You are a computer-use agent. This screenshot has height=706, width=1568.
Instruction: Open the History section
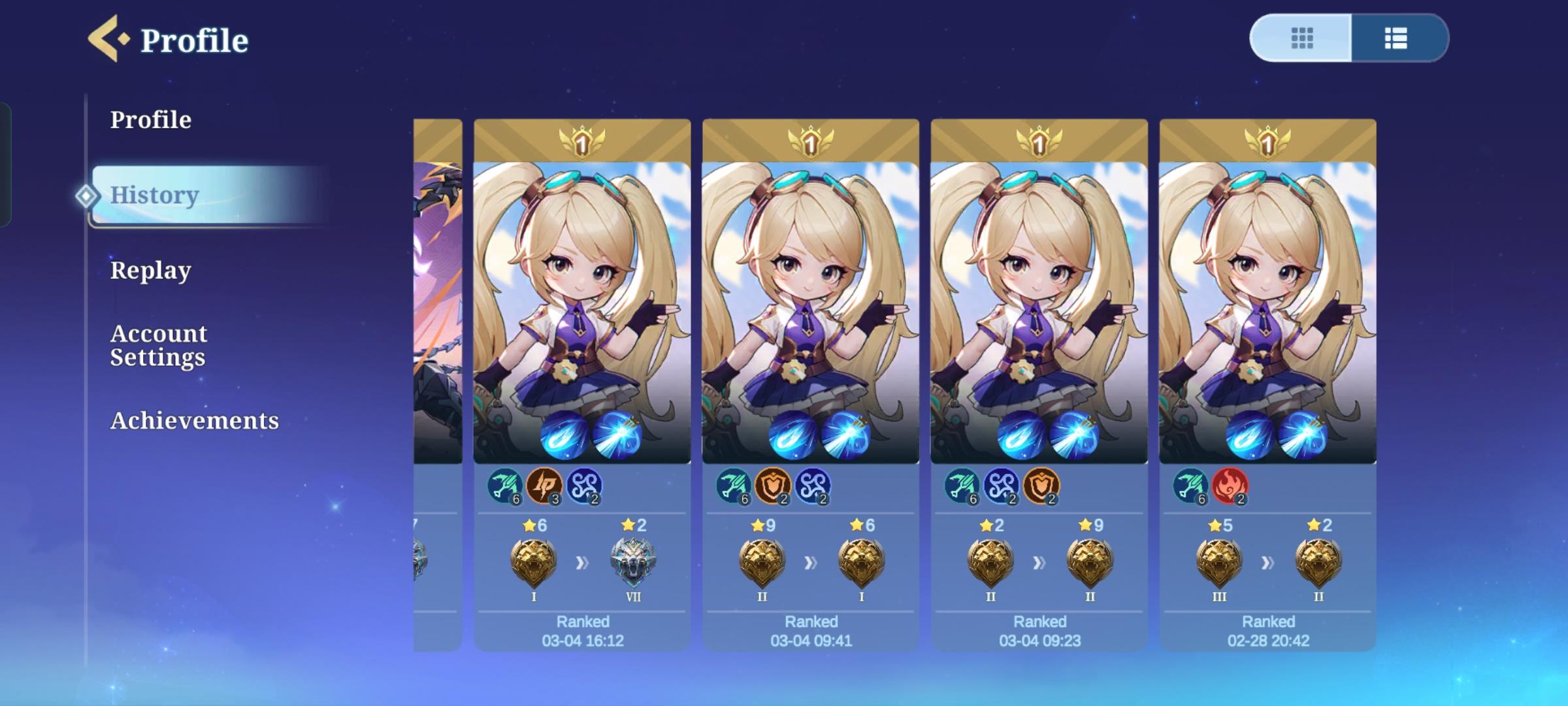click(154, 196)
